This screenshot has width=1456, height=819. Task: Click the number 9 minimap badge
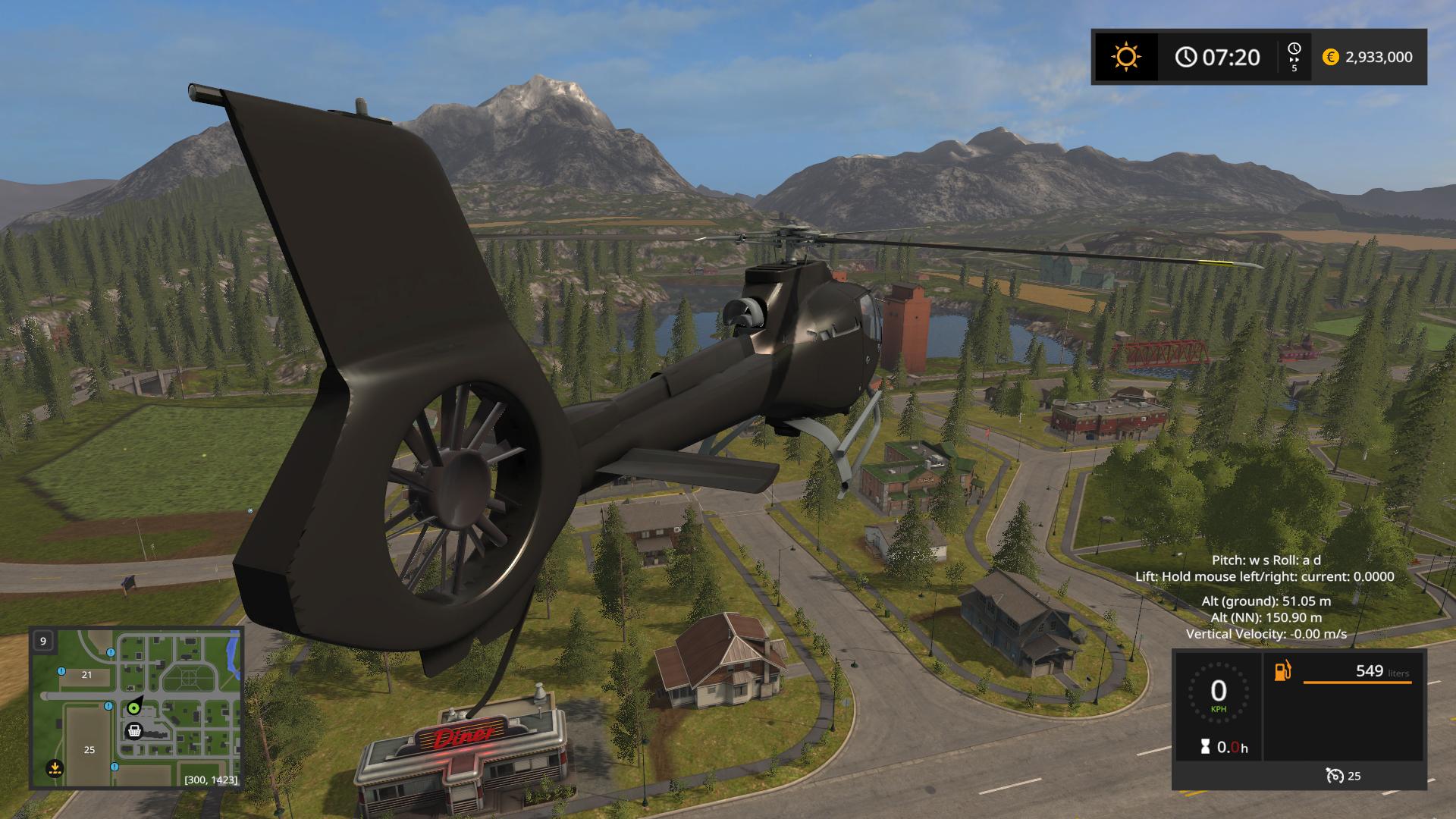(43, 641)
